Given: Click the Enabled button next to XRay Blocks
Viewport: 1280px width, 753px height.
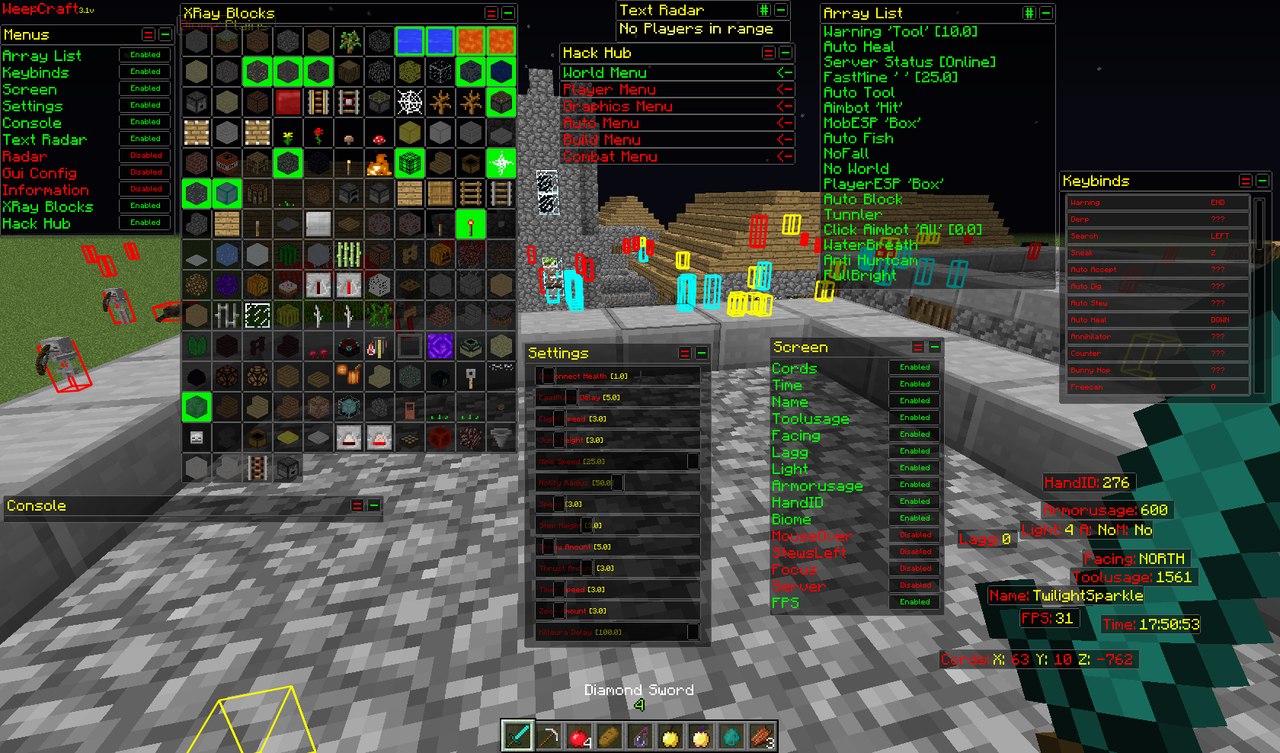Looking at the screenshot, I should tap(143, 206).
